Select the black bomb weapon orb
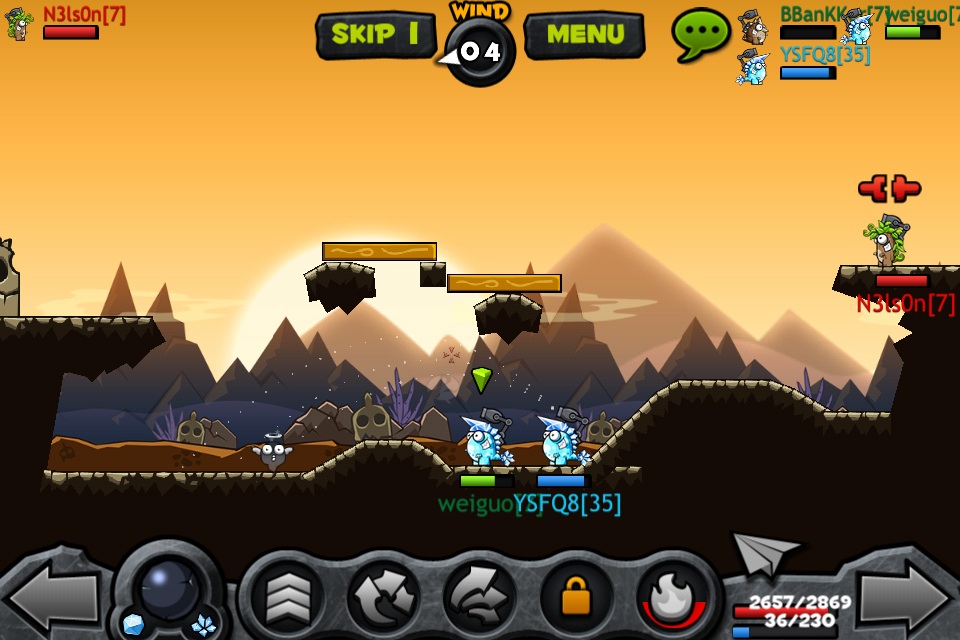The image size is (960, 640). (x=168, y=588)
